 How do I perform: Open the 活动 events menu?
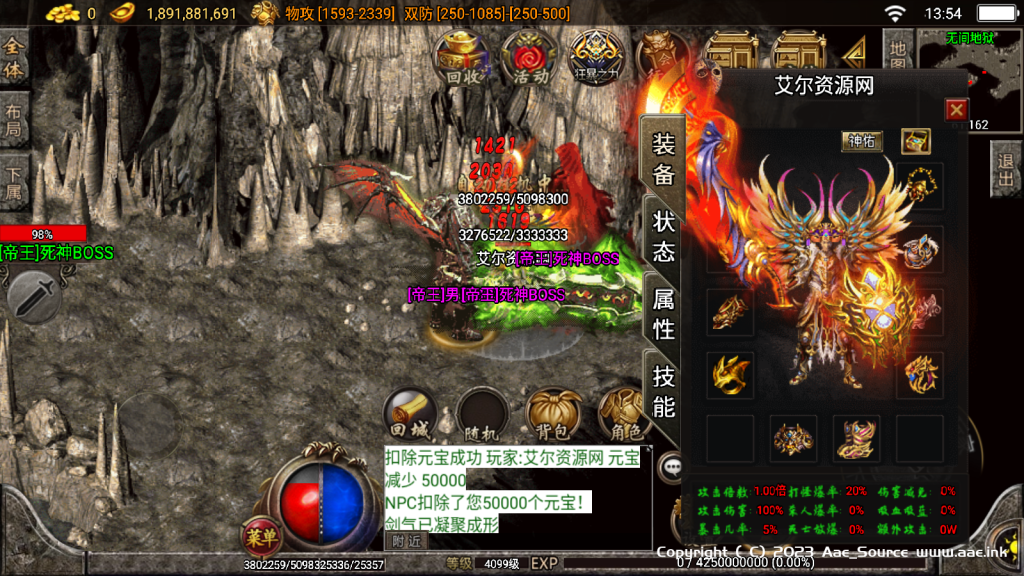click(529, 56)
